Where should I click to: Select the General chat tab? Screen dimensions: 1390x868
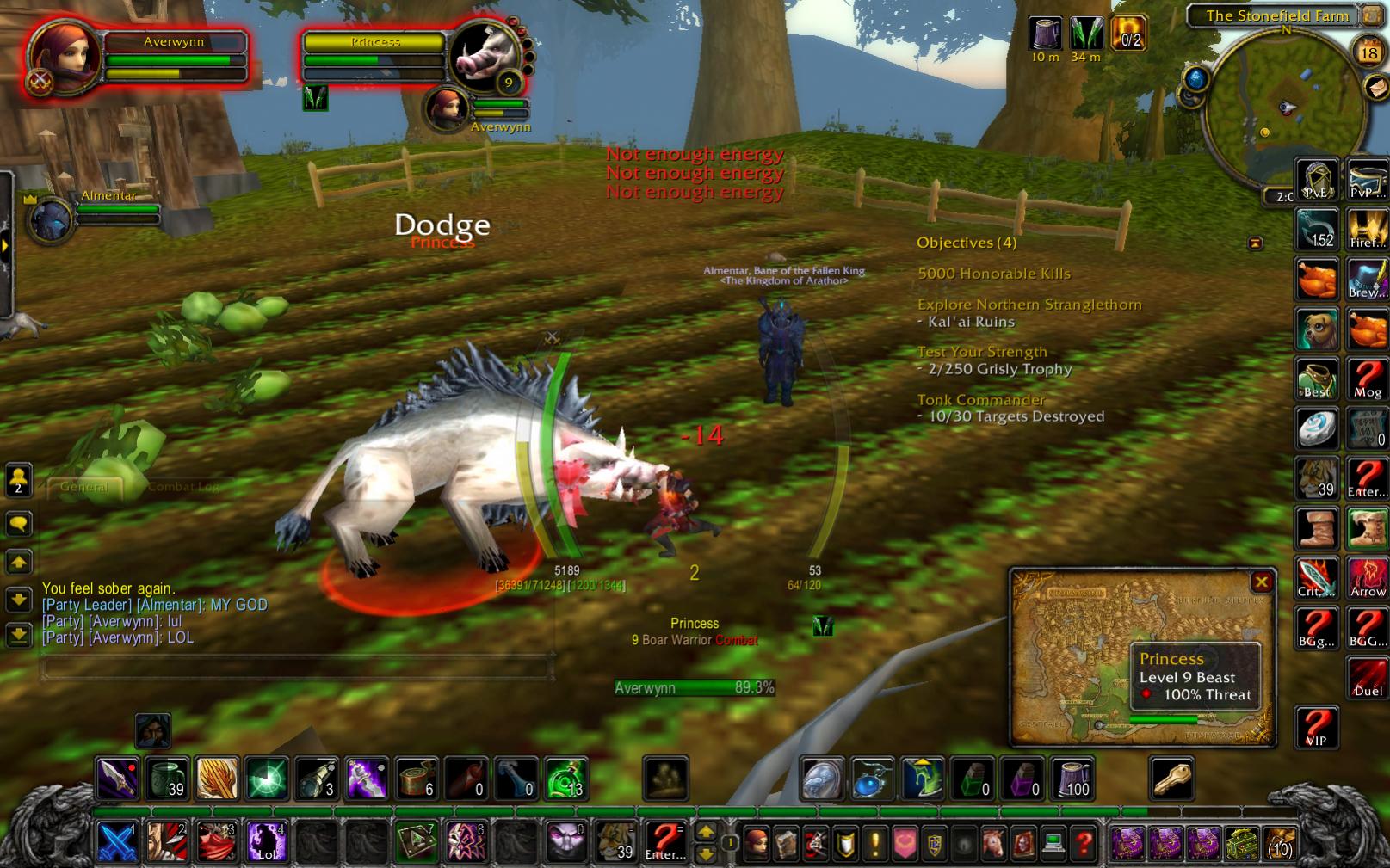coord(84,487)
